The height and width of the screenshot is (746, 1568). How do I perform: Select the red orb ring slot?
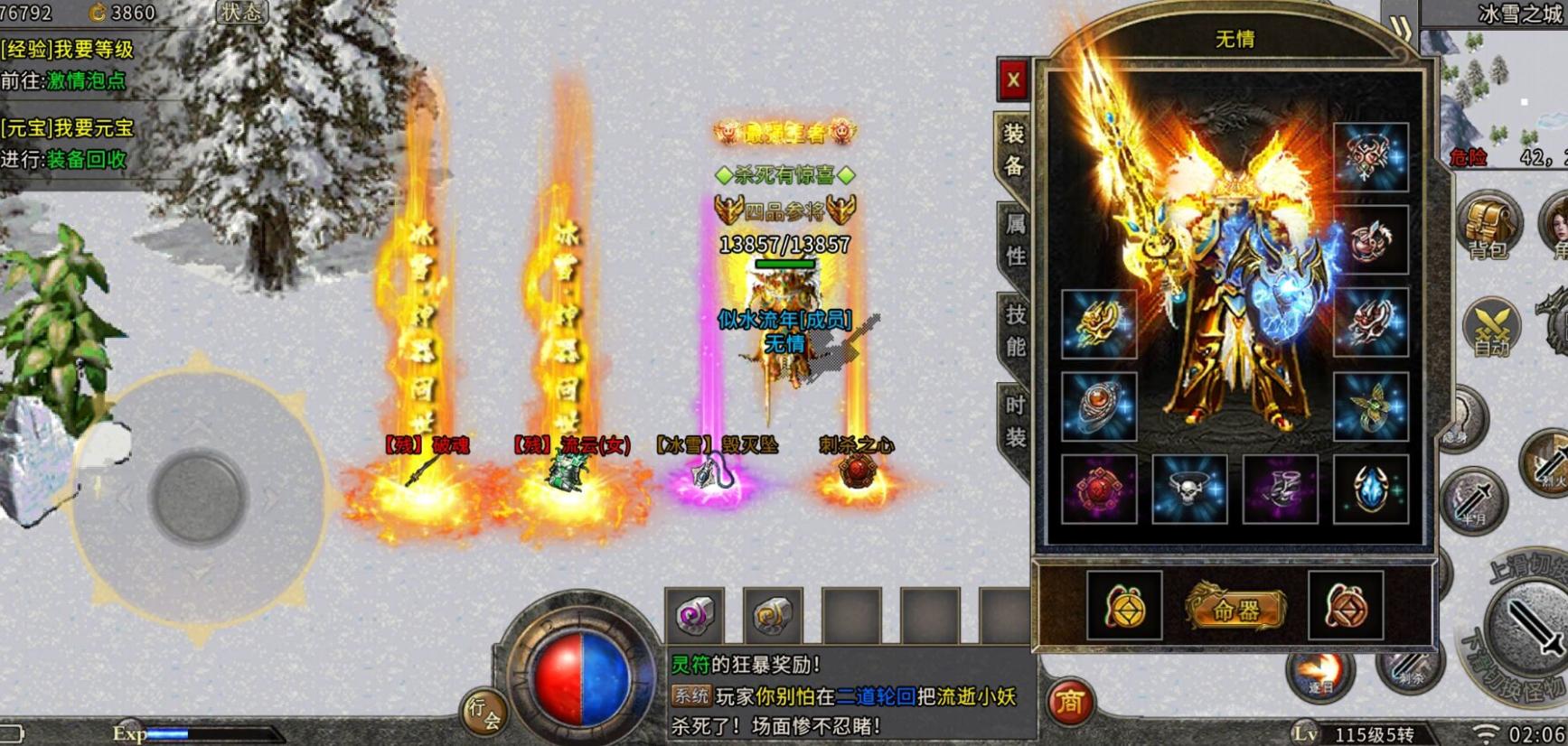click(x=1099, y=406)
